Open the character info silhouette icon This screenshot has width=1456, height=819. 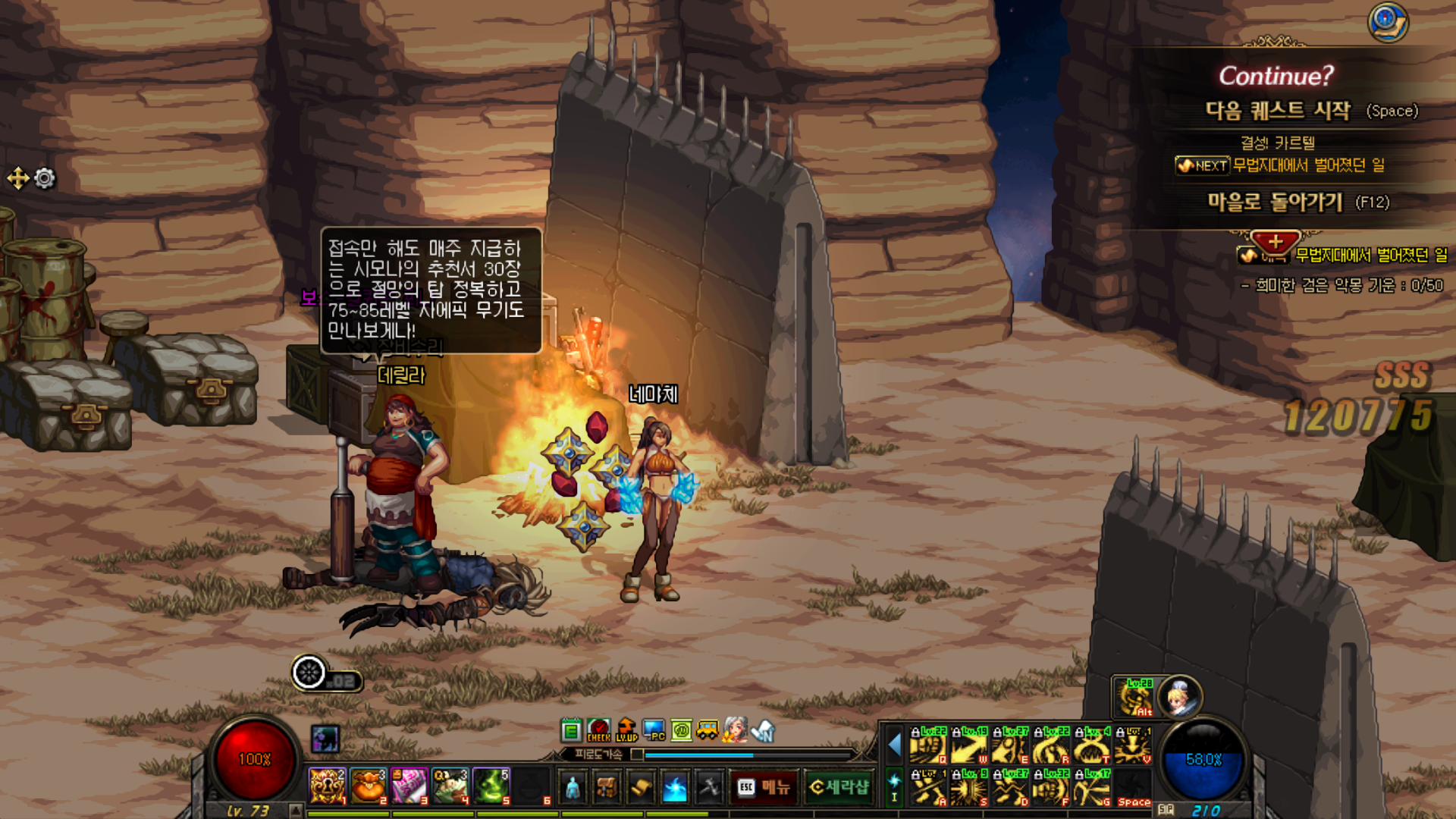point(573,788)
